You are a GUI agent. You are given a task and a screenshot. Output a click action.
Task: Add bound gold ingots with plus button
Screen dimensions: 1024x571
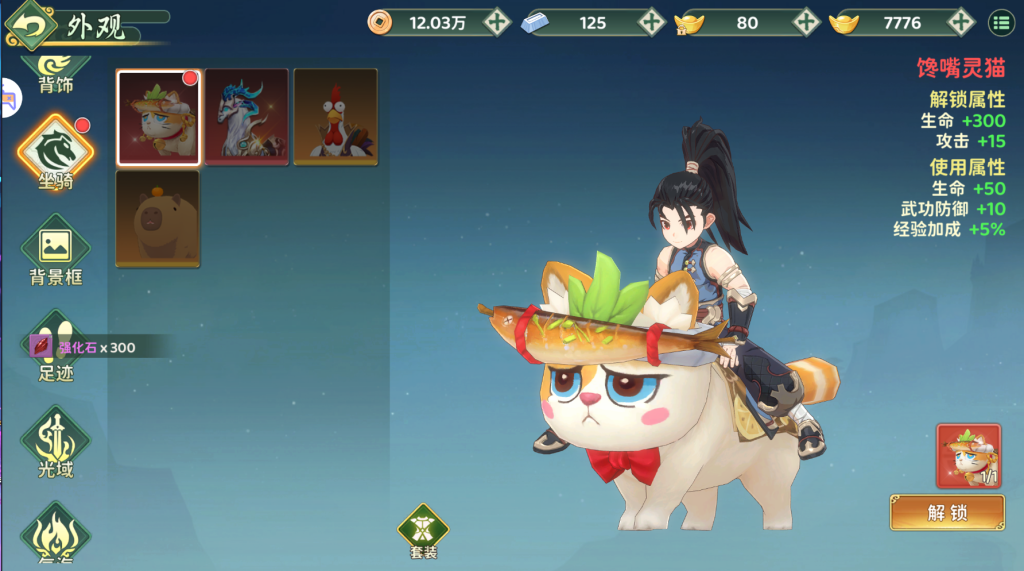coord(806,21)
